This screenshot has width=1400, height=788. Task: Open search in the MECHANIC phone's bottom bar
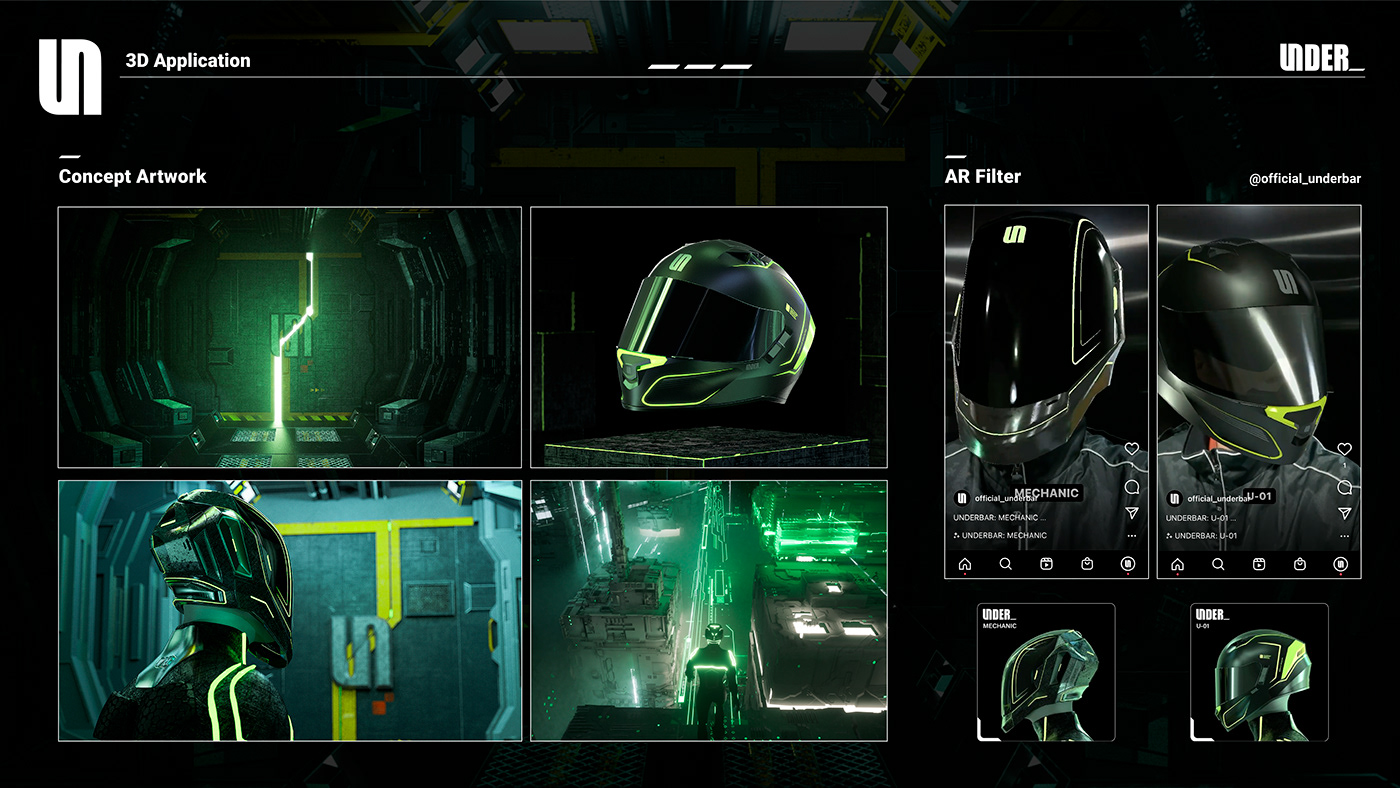[1006, 564]
